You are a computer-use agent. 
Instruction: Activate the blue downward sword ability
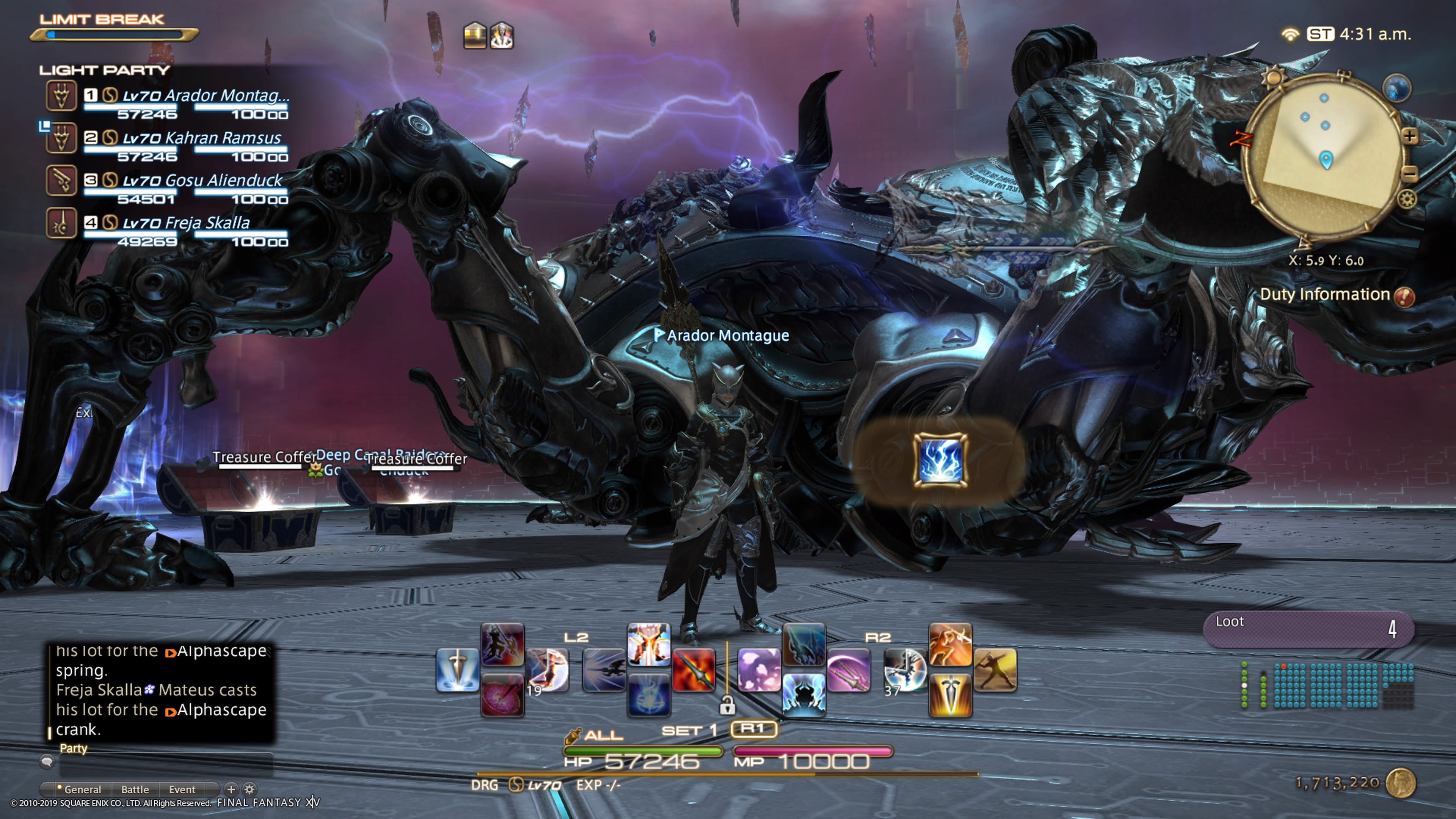(x=457, y=670)
